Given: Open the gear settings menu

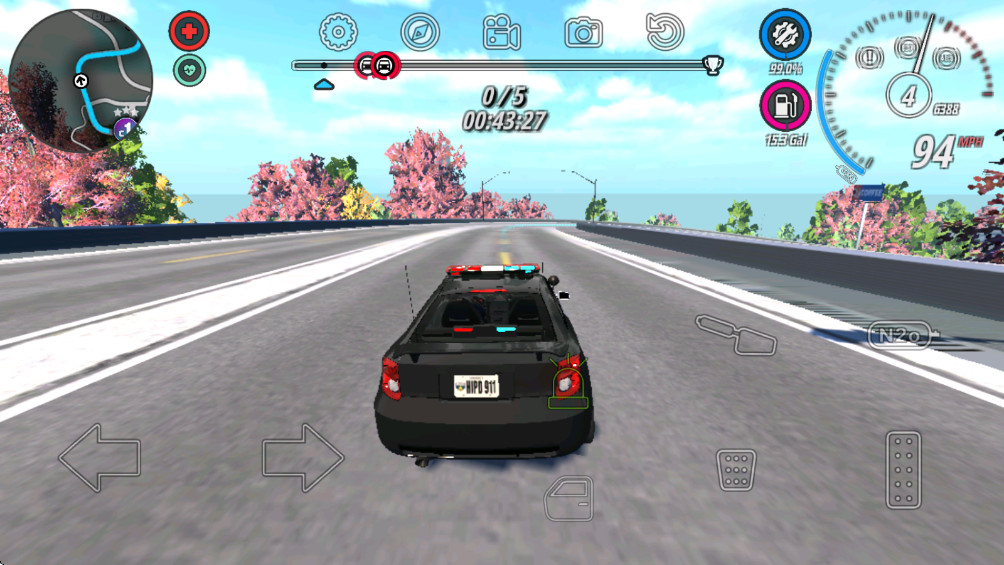Looking at the screenshot, I should (x=338, y=32).
